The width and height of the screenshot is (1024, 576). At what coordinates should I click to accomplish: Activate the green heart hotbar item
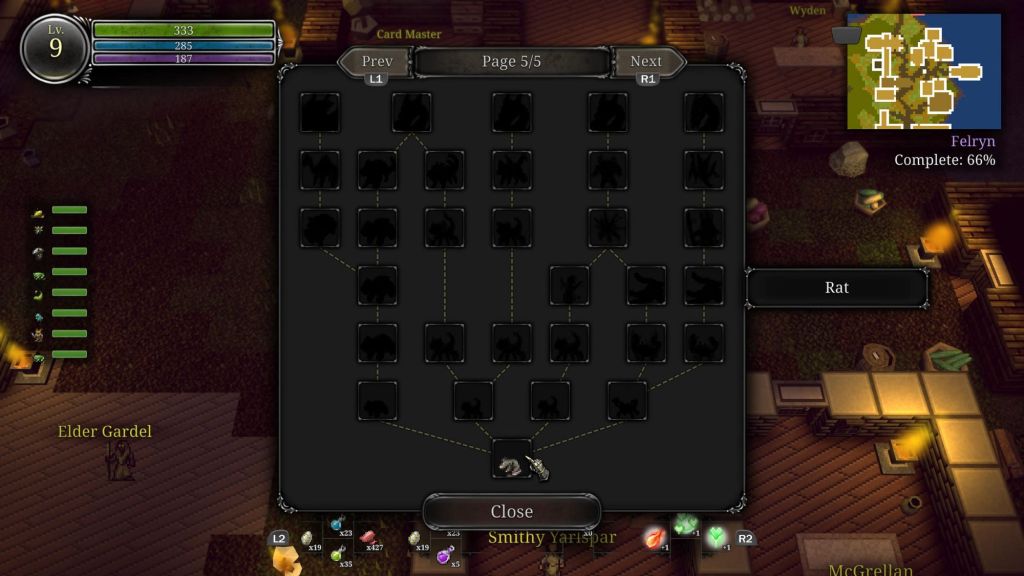click(x=716, y=537)
